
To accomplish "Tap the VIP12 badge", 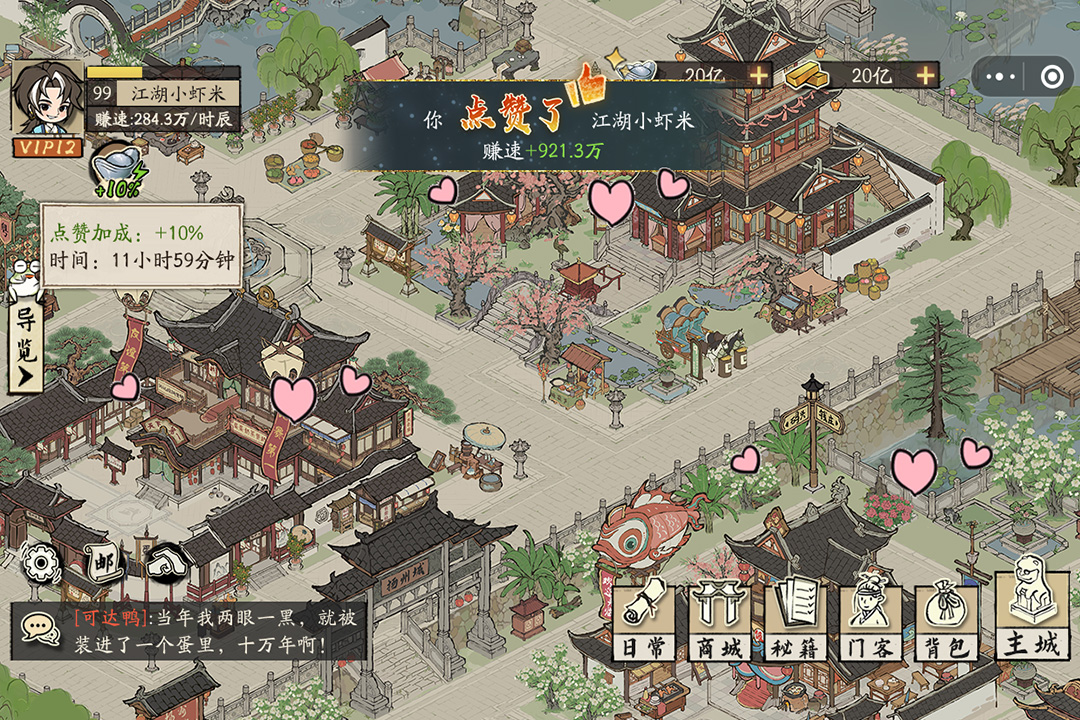I will [x=46, y=147].
